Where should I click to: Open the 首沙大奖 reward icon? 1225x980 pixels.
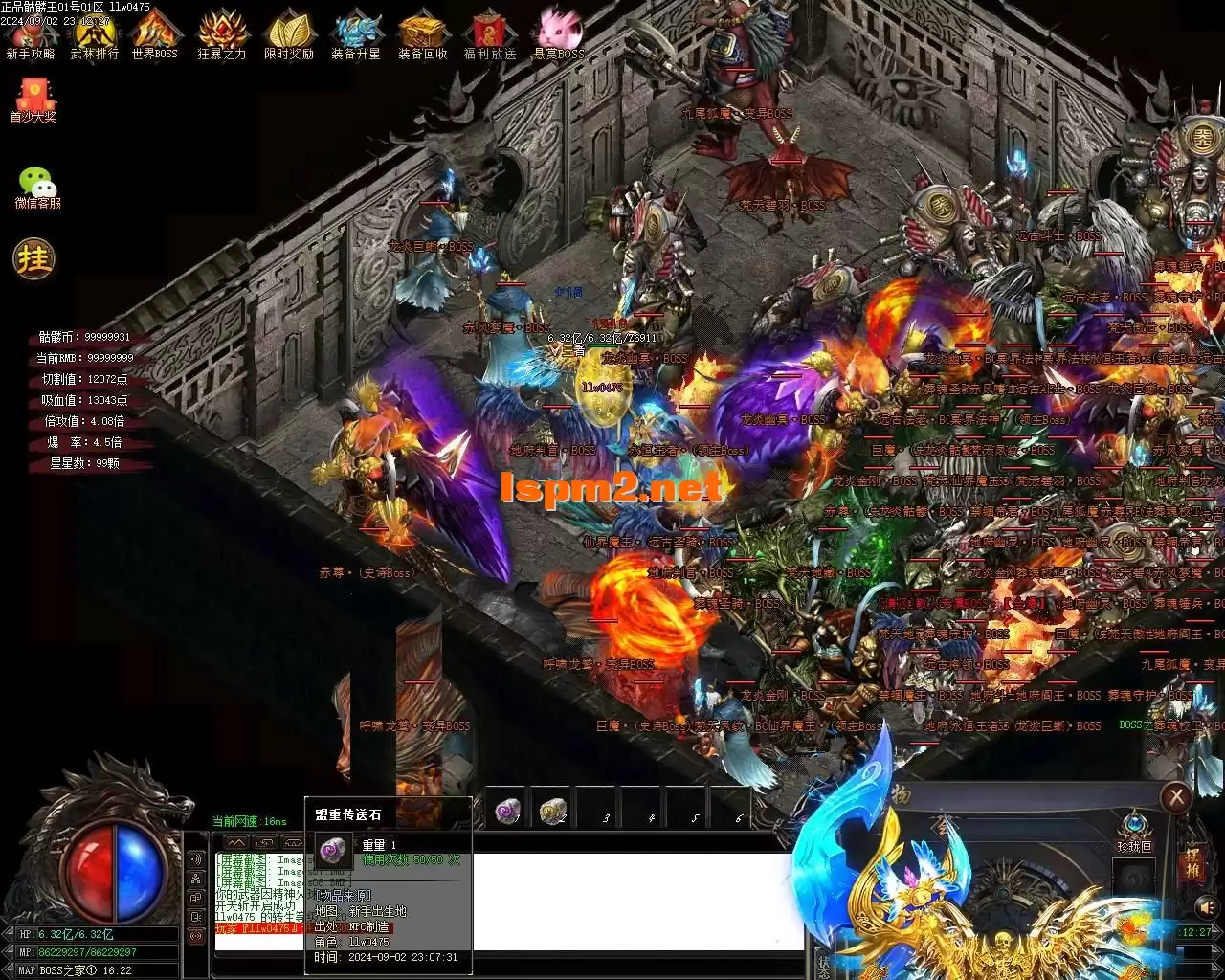pyautogui.click(x=33, y=99)
